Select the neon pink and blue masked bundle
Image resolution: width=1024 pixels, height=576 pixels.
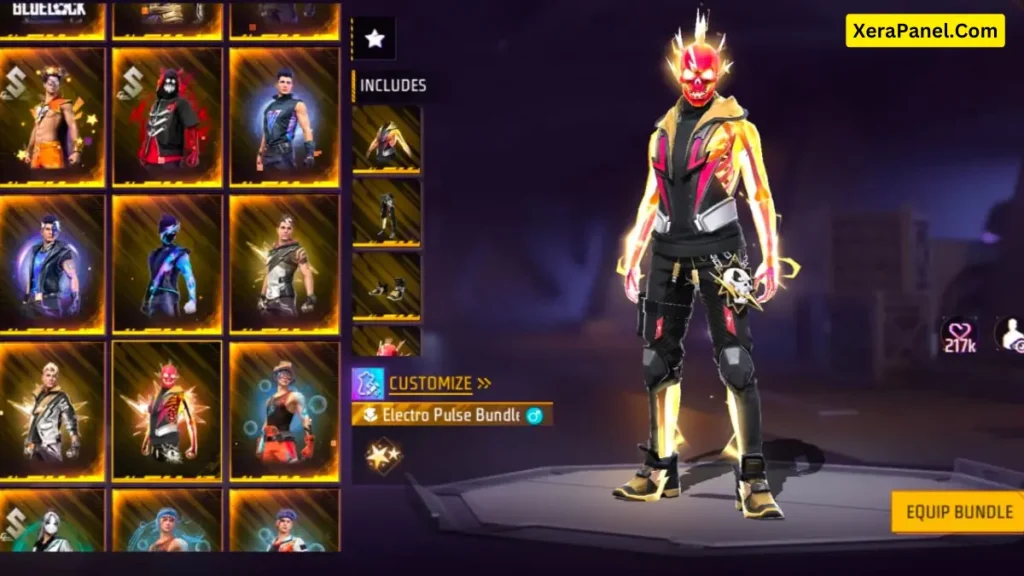167,264
